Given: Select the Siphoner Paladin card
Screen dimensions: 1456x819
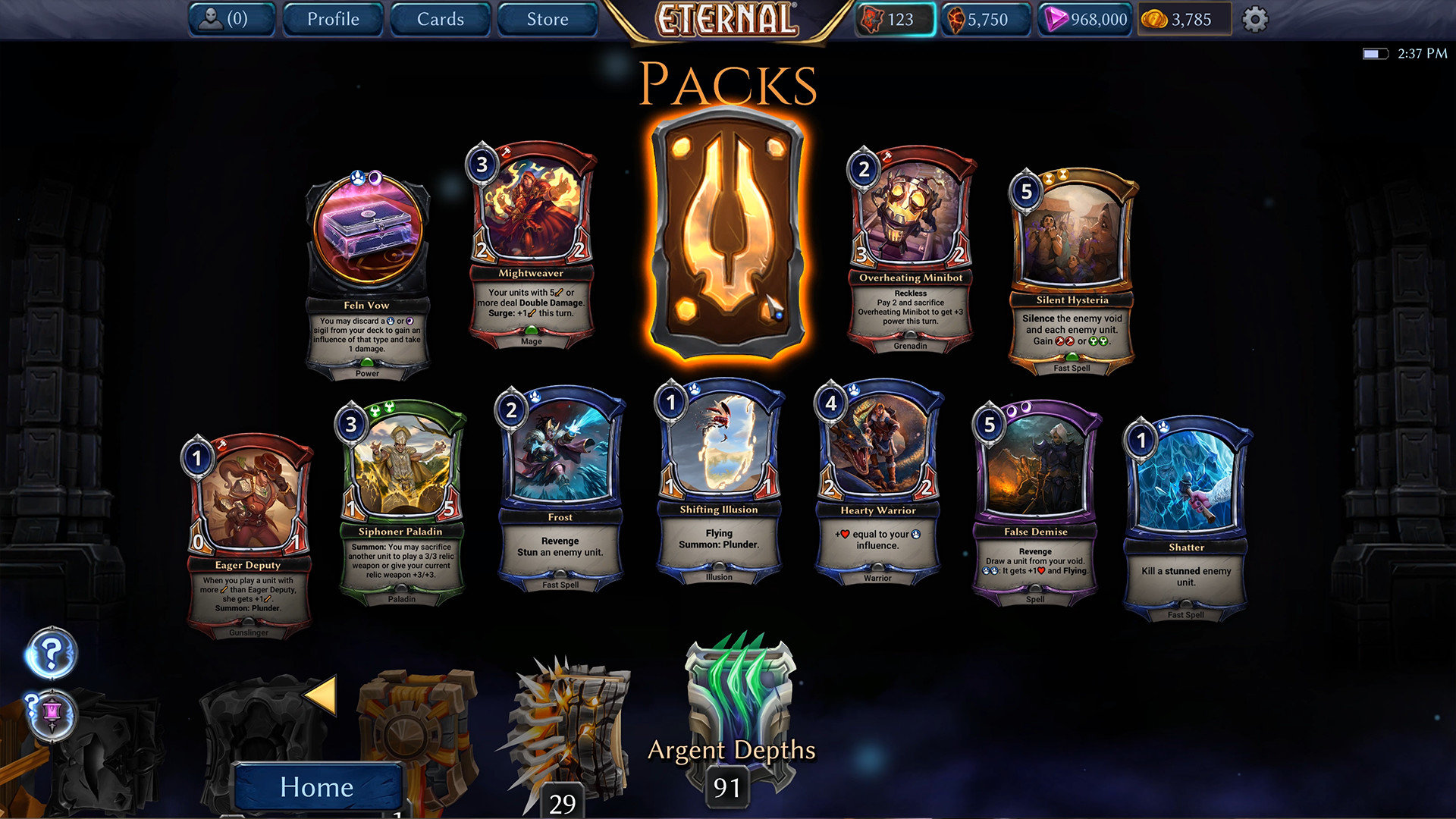Looking at the screenshot, I should click(x=400, y=502).
